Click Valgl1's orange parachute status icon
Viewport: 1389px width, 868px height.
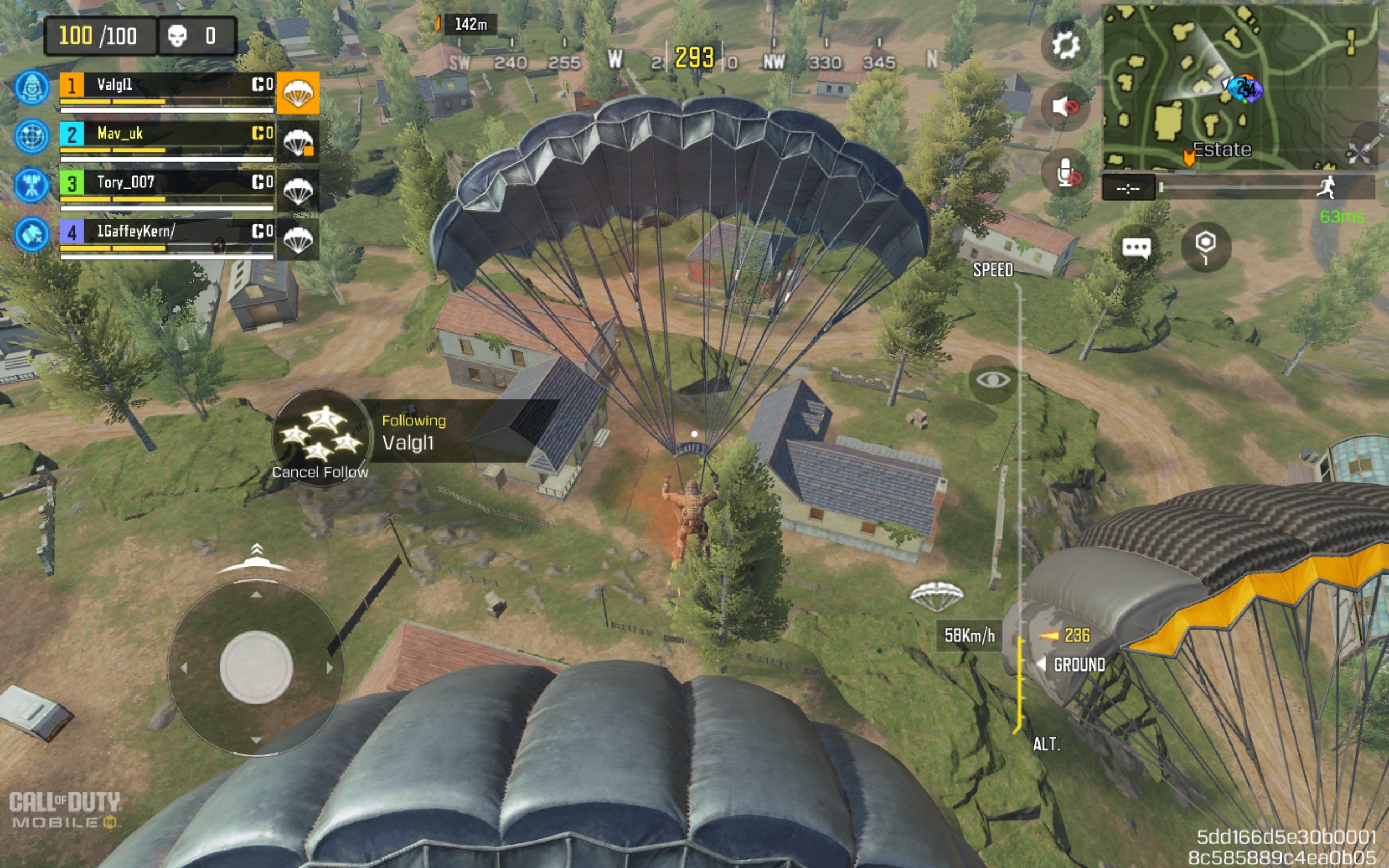[x=298, y=93]
